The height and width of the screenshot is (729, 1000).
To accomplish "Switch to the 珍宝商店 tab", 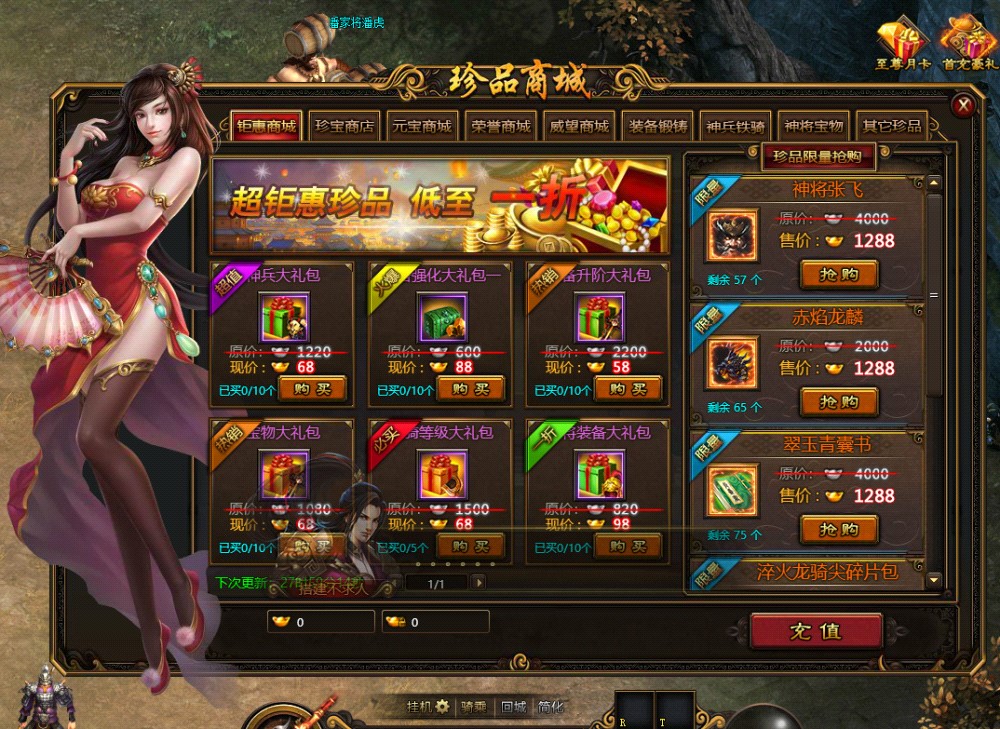I will (x=344, y=127).
